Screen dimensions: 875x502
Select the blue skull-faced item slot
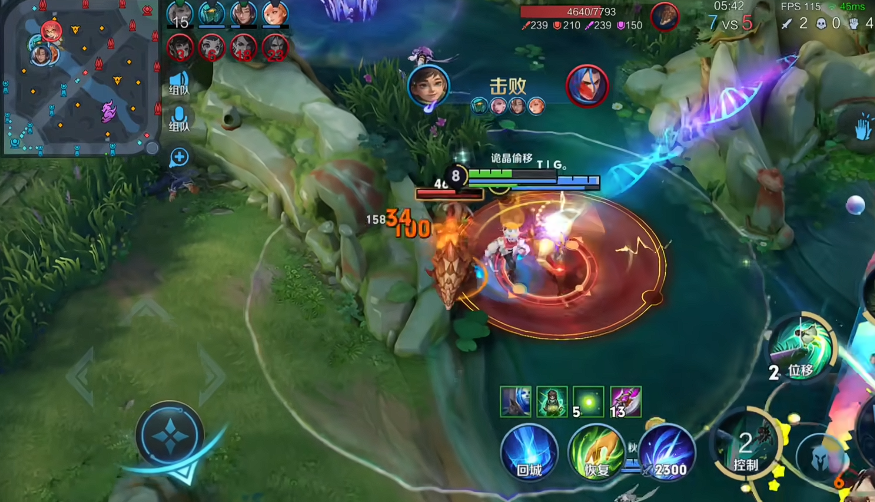(516, 401)
